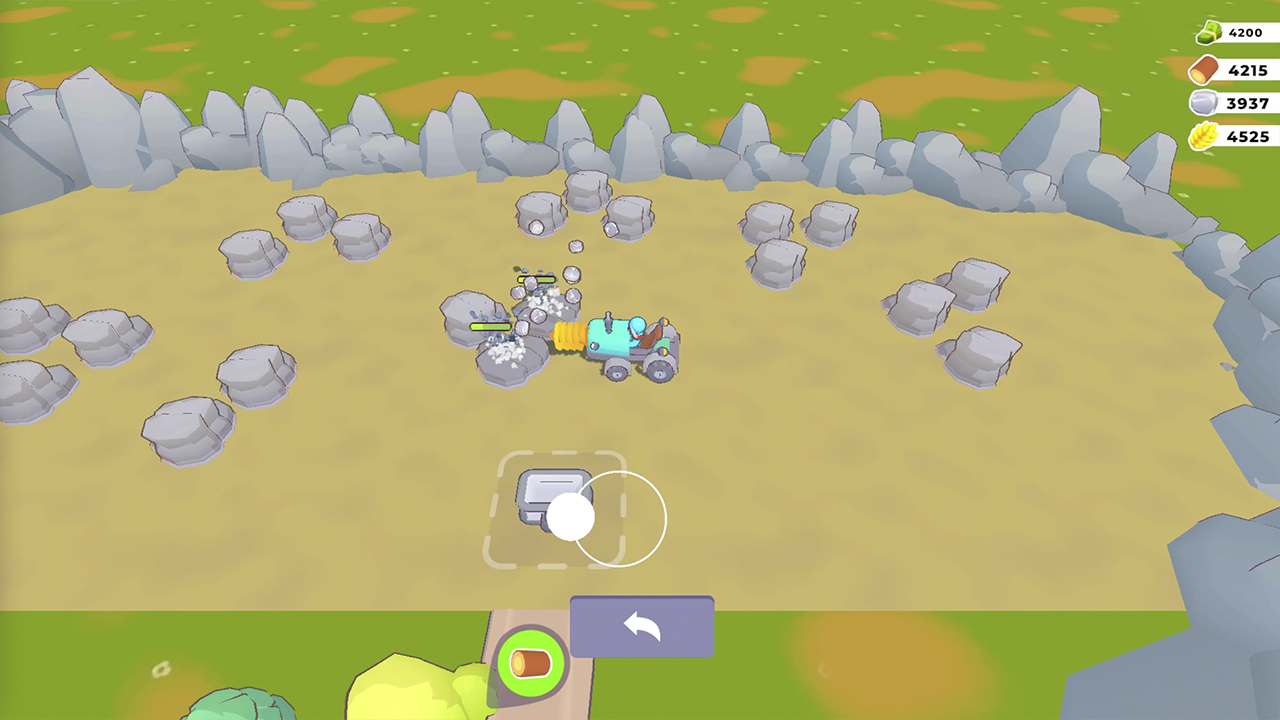Click the white back arrow icon

(x=641, y=626)
